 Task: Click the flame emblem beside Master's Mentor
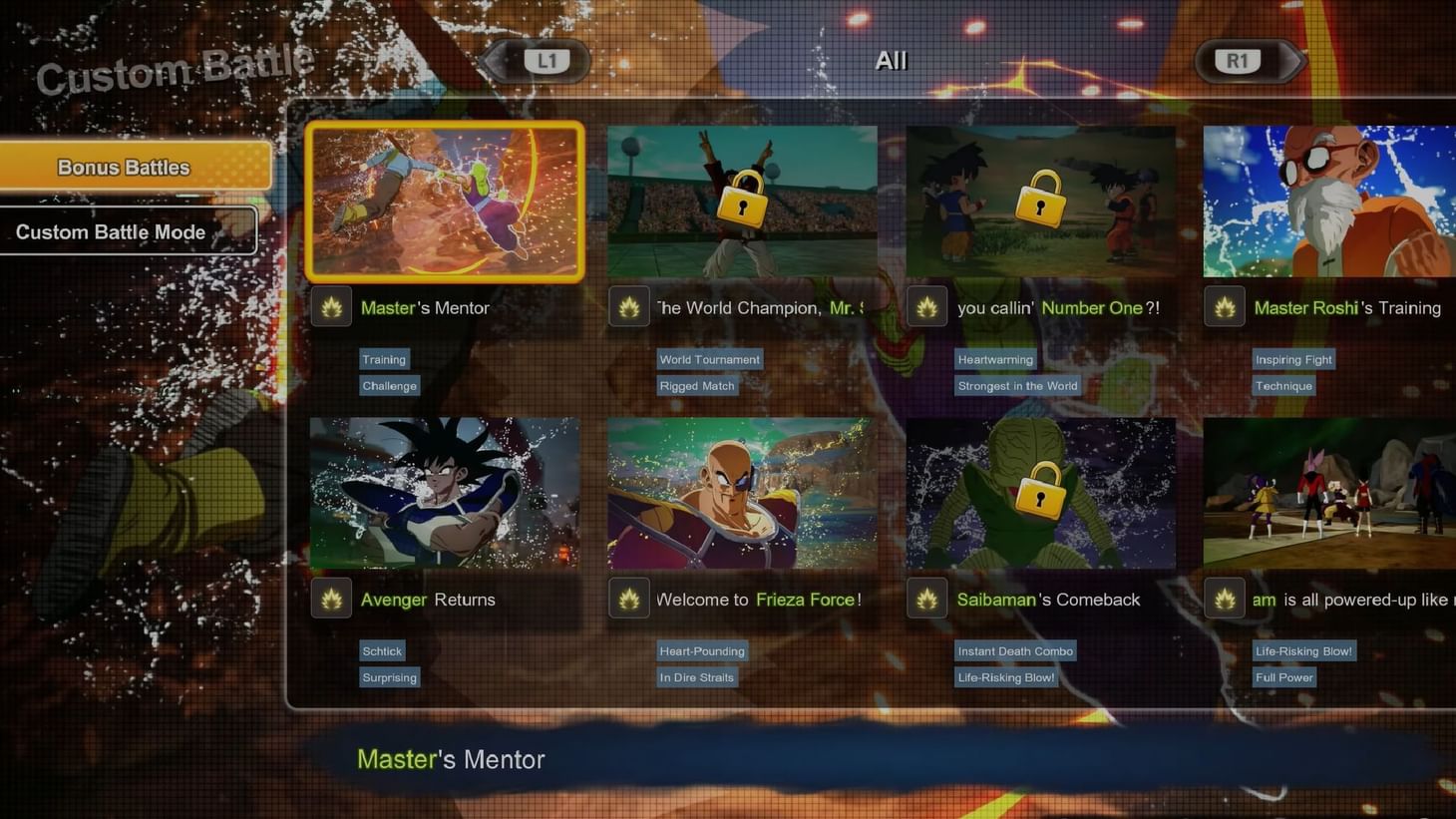331,307
